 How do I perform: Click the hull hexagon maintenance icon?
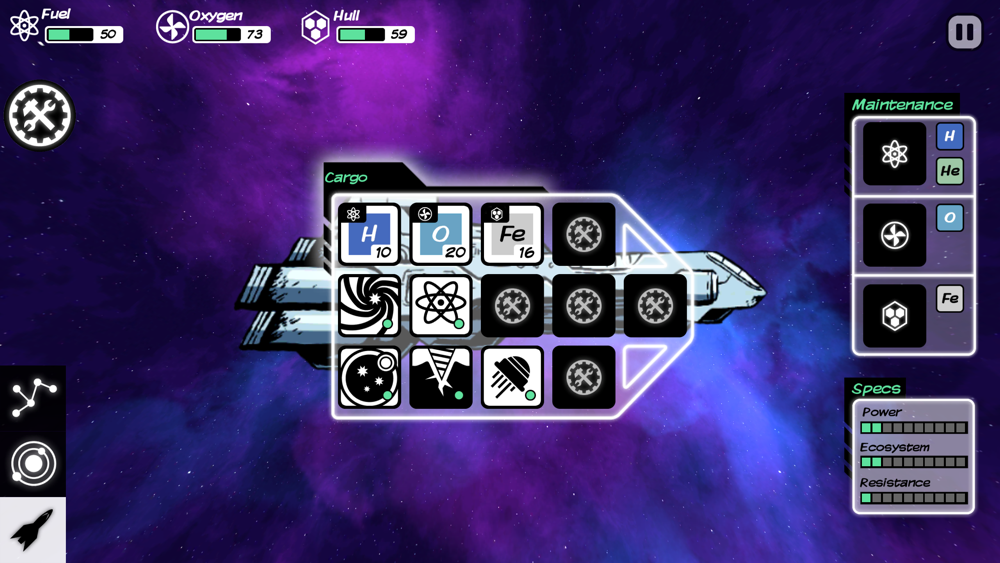pyautogui.click(x=894, y=316)
